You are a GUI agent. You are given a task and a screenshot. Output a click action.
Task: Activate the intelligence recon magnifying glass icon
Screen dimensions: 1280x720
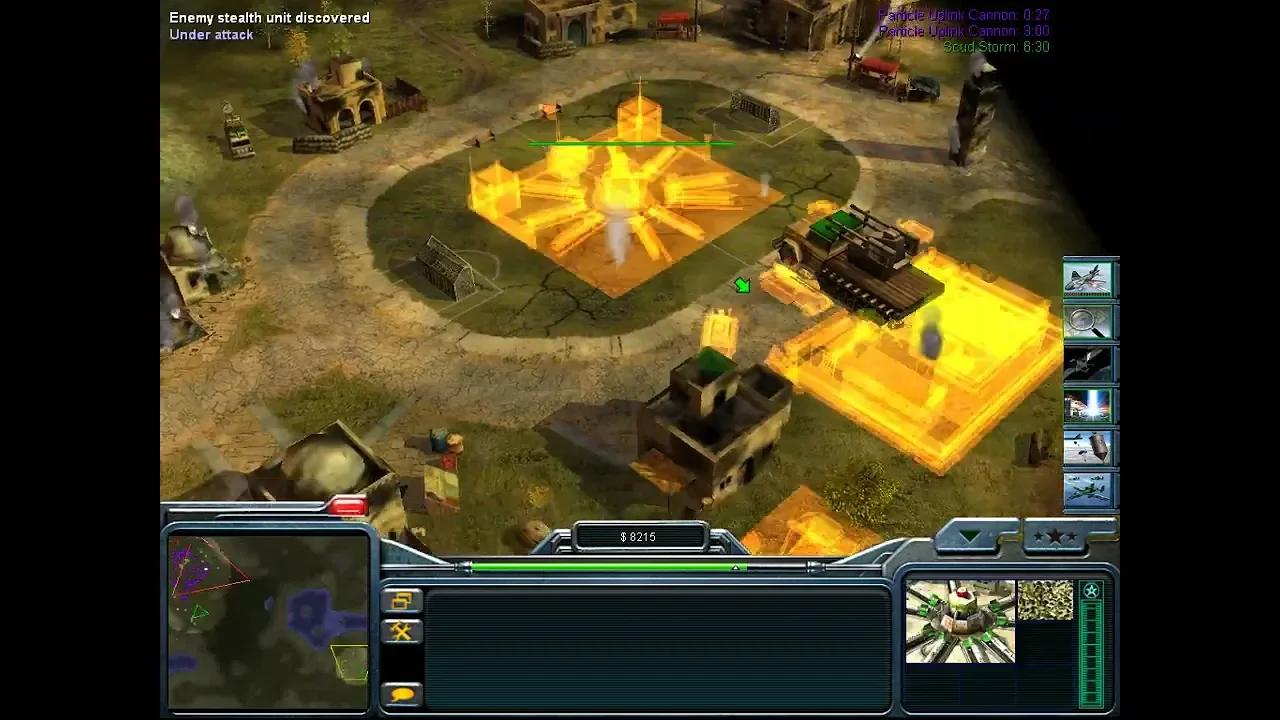click(1090, 322)
